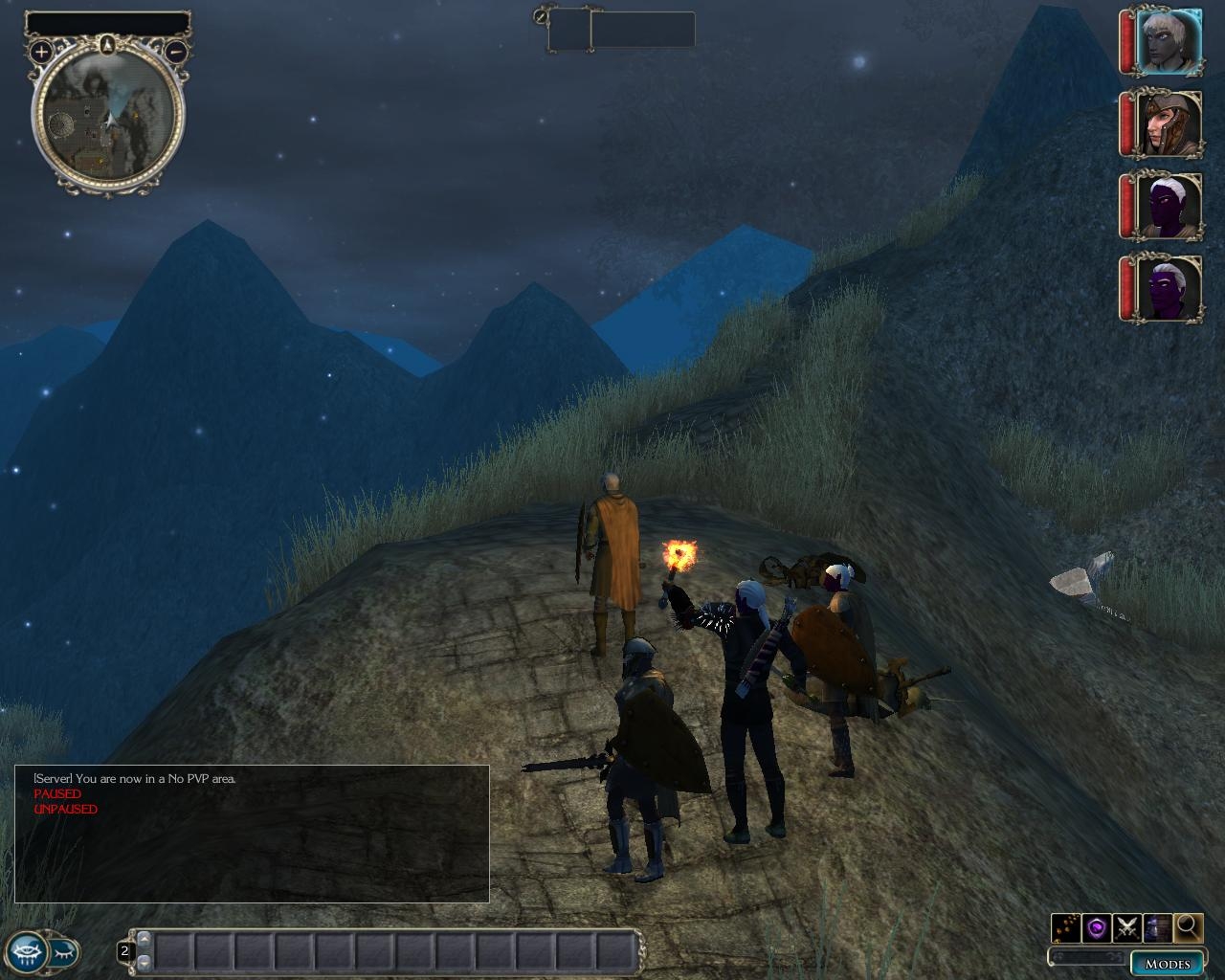1225x980 pixels.
Task: Click the small closed-eye button
Action: point(63,951)
